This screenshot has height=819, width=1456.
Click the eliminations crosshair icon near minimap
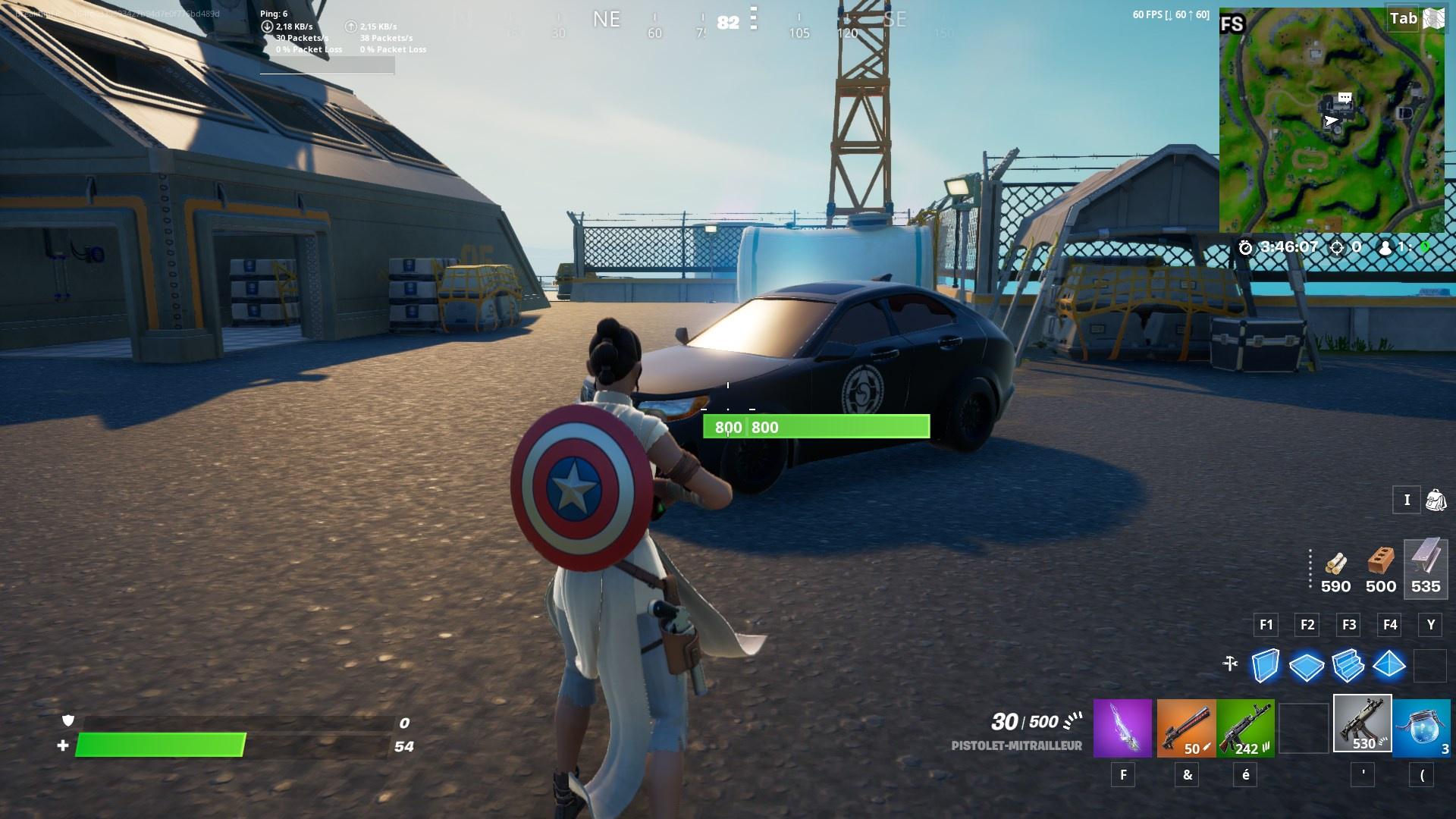point(1338,246)
